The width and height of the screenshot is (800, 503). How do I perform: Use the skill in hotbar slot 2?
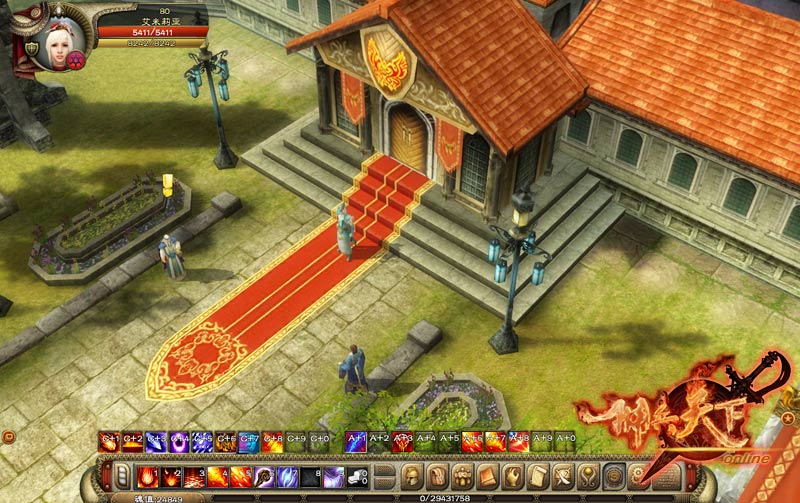pyautogui.click(x=171, y=475)
